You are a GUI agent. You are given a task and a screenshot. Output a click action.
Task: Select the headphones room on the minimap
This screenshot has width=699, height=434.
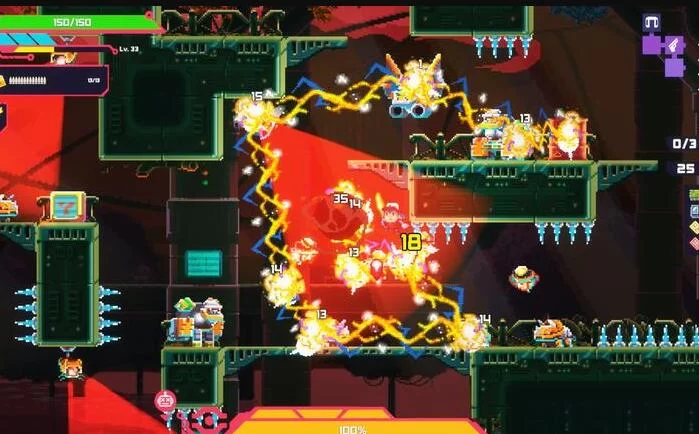(652, 23)
